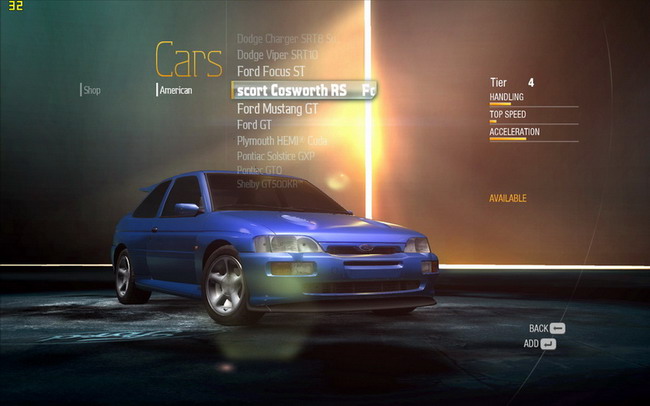
Task: Select the Pontiac Solstice GXP
Action: 276,156
